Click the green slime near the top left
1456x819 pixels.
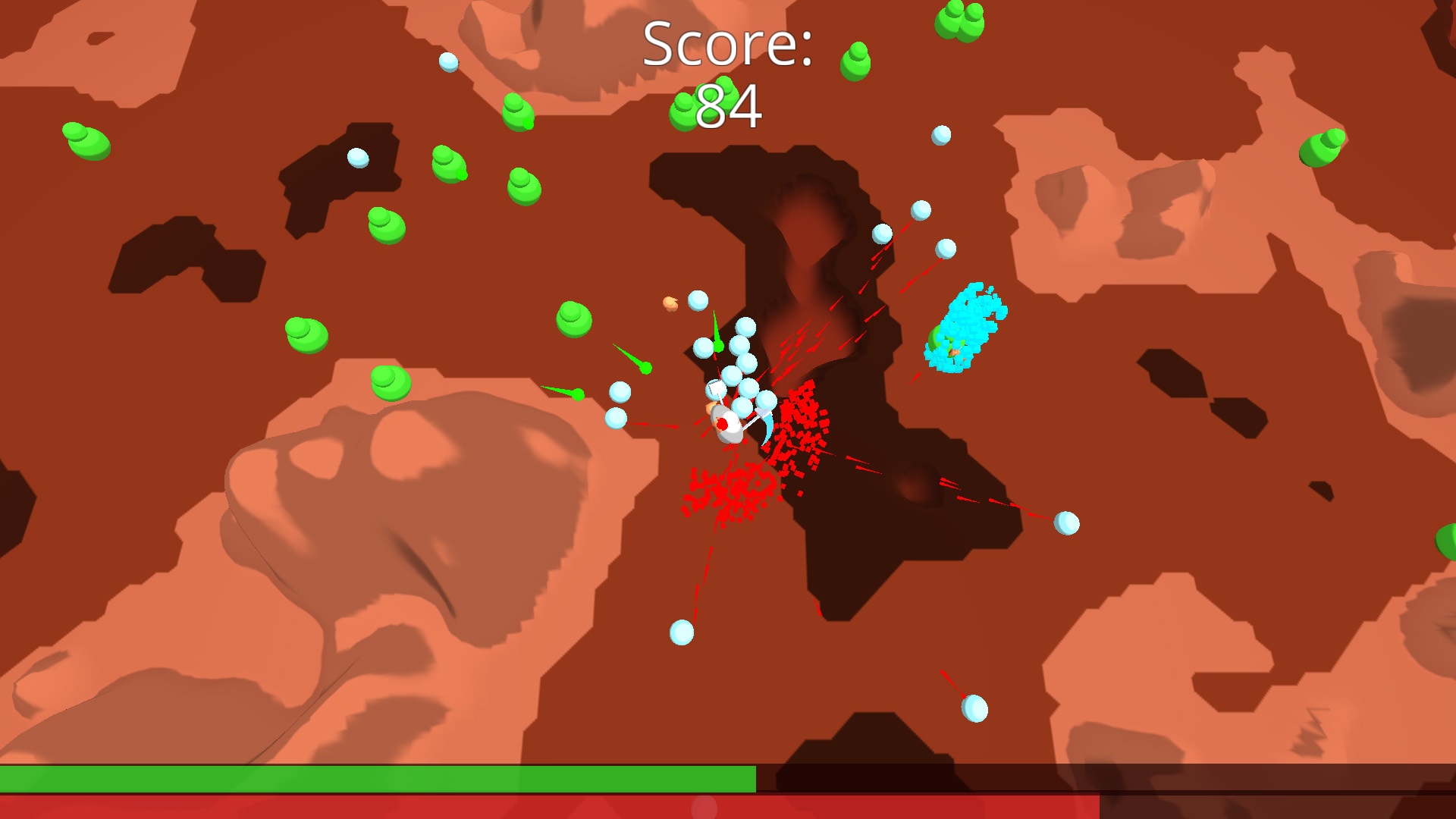click(86, 142)
